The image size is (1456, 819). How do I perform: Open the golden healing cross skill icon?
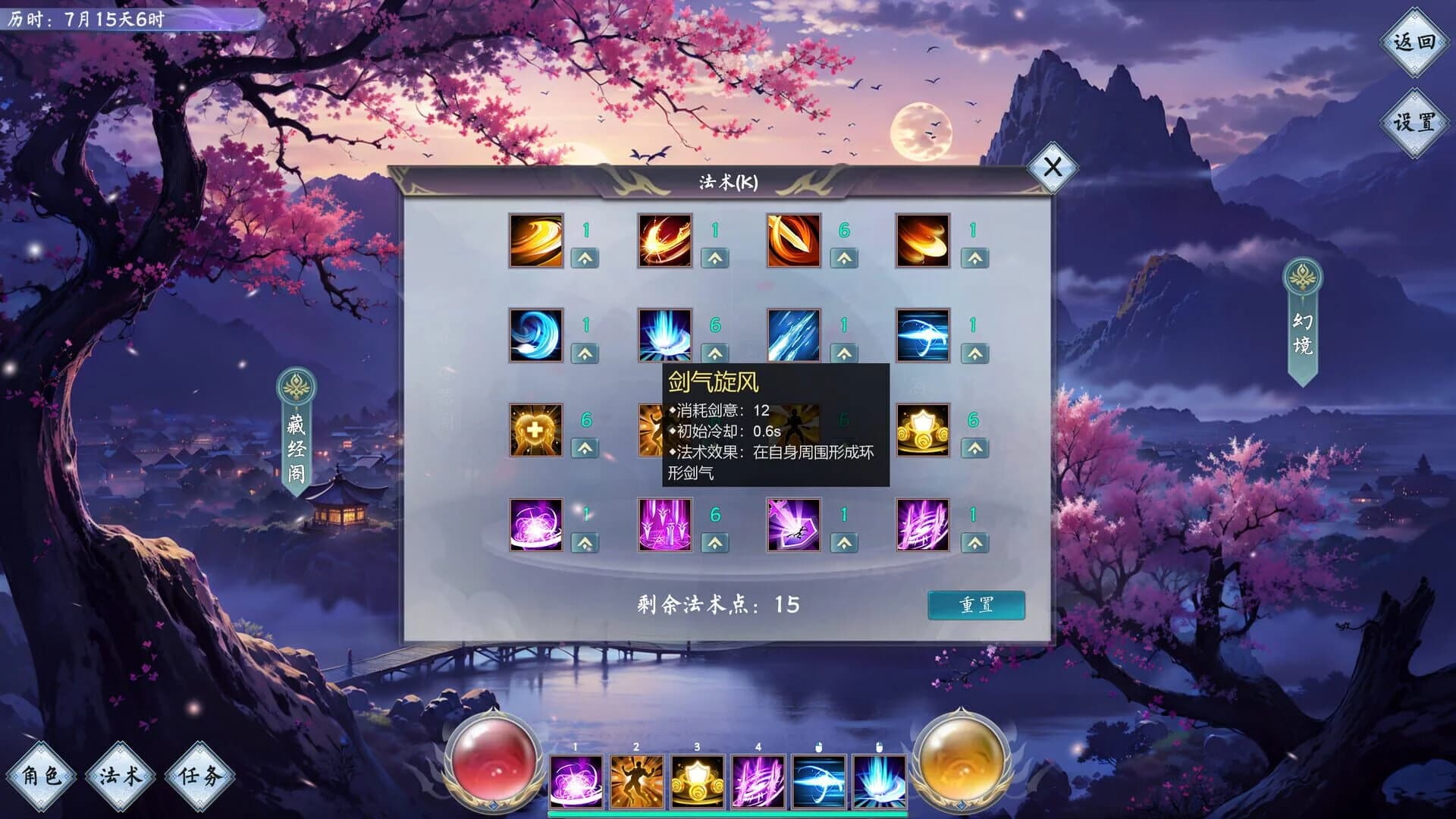pyautogui.click(x=535, y=428)
